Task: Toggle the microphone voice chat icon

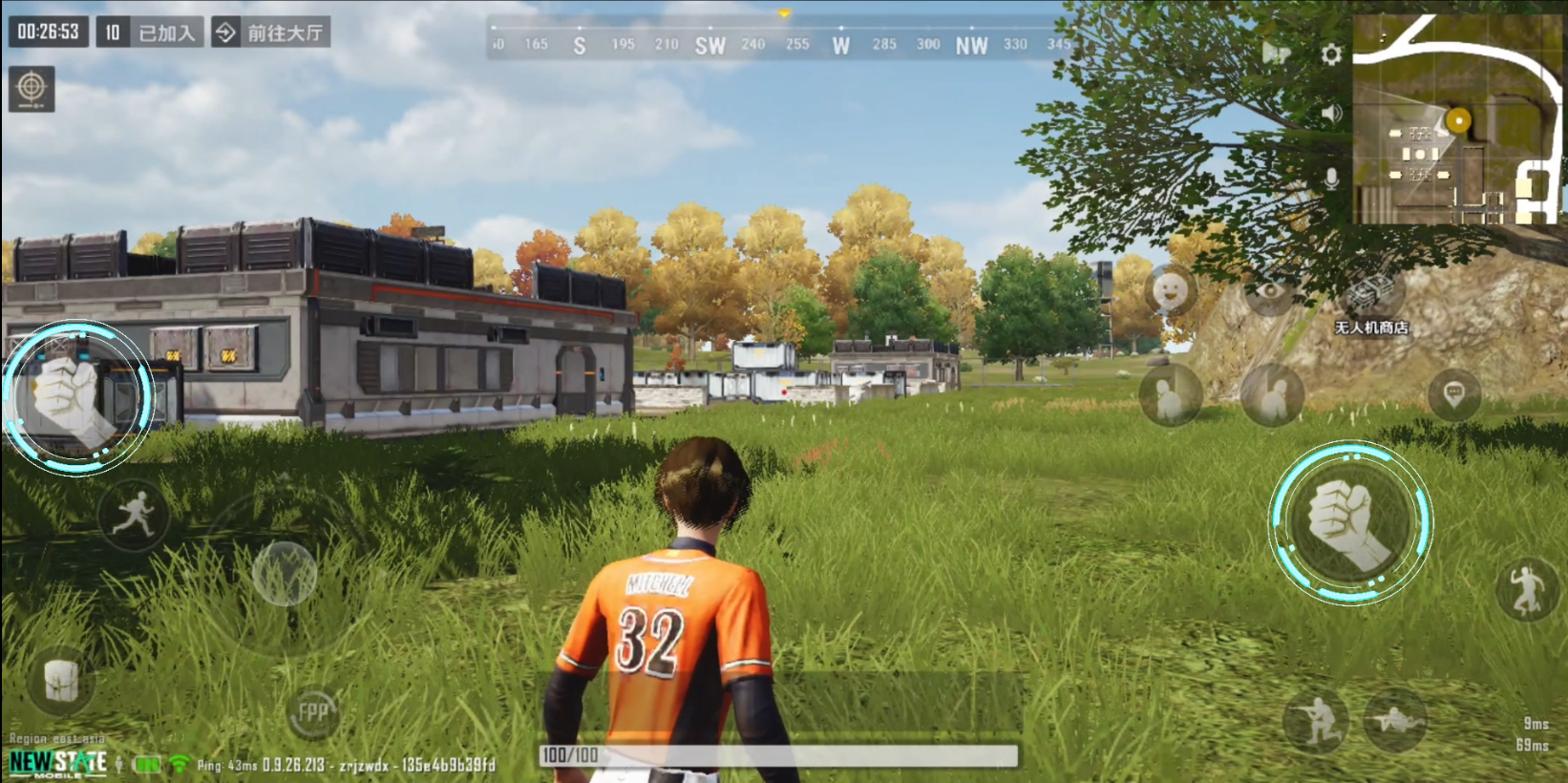Action: (x=1331, y=178)
